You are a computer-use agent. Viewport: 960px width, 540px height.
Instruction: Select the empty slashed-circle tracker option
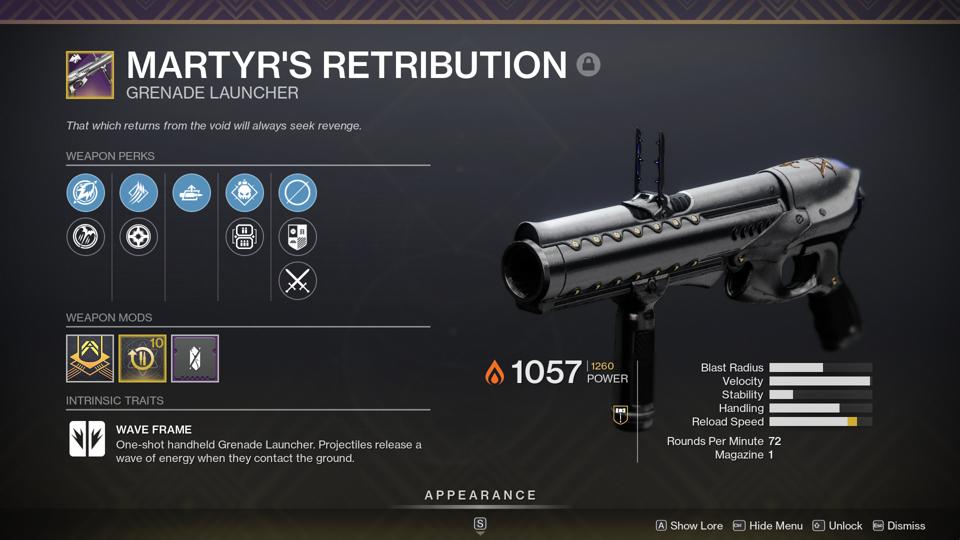click(298, 193)
